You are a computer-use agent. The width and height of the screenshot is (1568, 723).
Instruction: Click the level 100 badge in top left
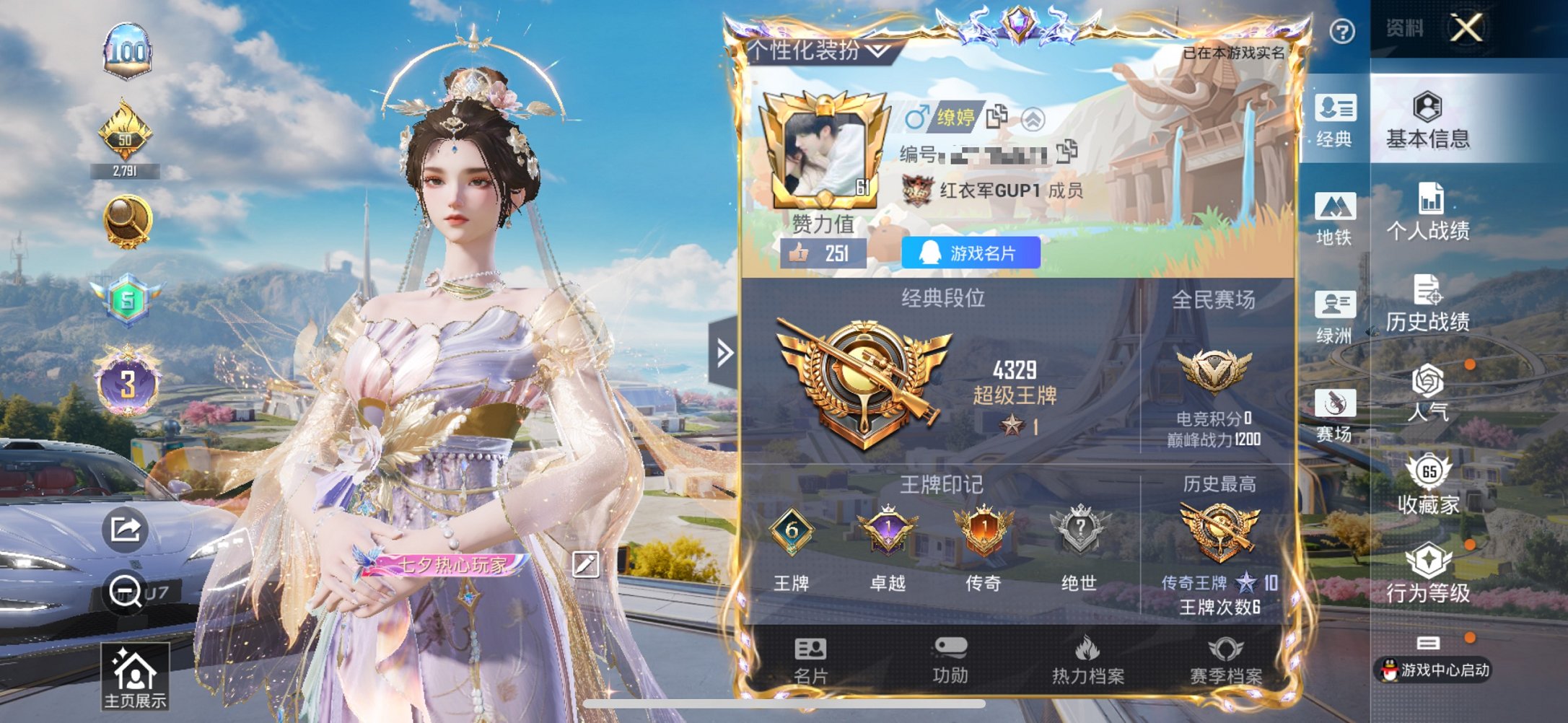[128, 51]
